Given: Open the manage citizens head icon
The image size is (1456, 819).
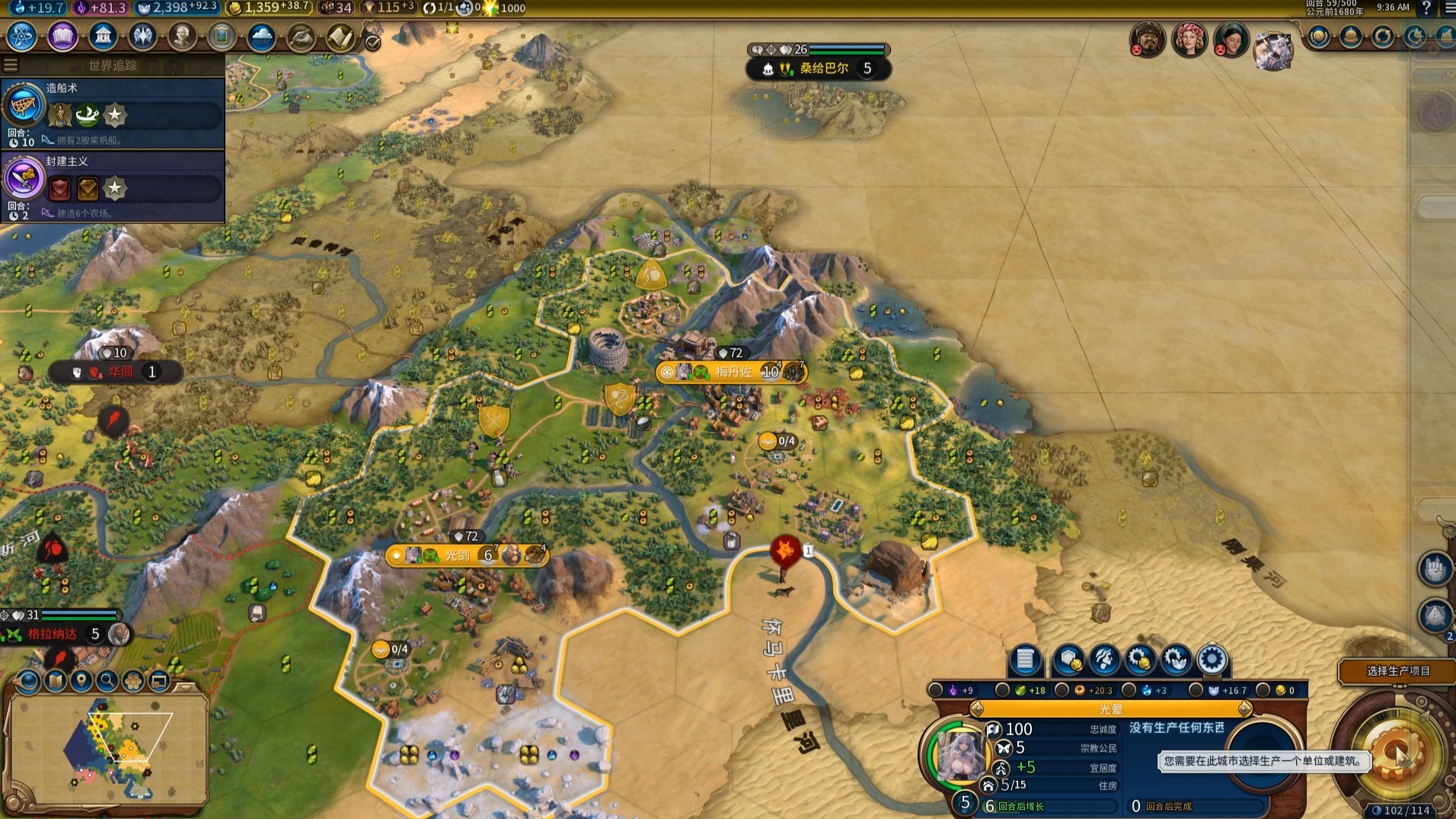Looking at the screenshot, I should [1104, 660].
